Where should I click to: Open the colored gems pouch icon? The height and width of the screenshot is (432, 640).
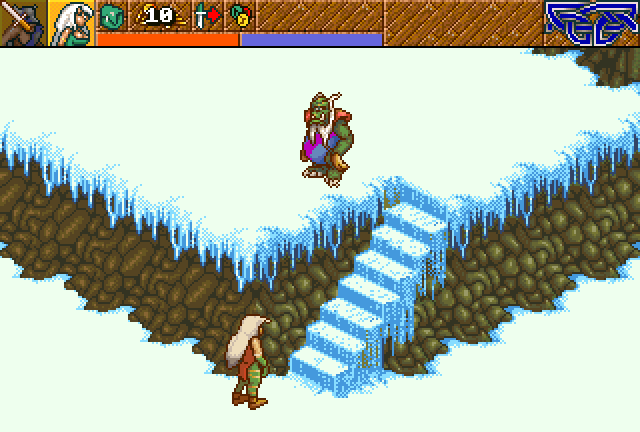[239, 15]
